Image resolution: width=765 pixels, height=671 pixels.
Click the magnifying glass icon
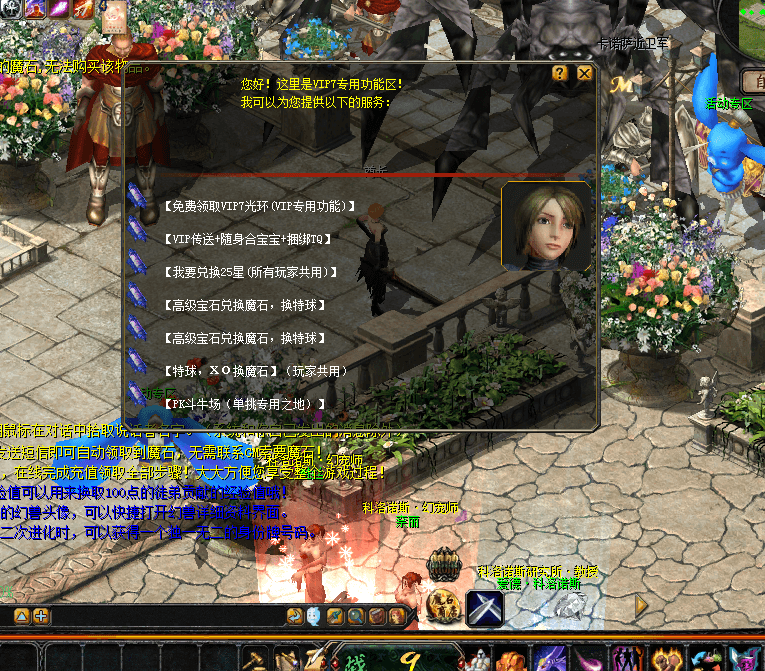(355, 616)
